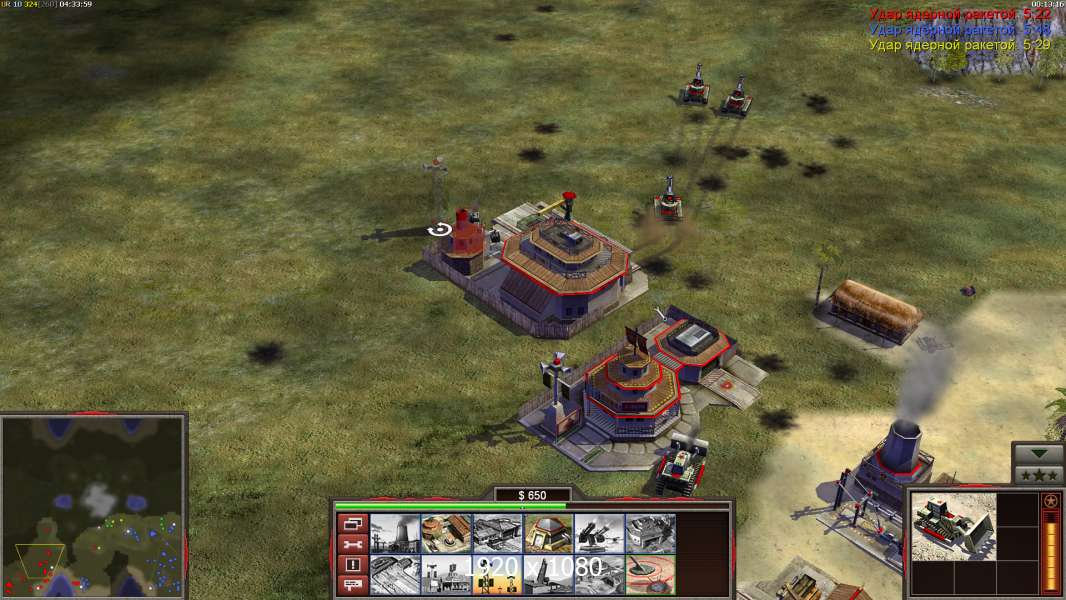Build the Speaker Tower with sunset icon

[497, 574]
